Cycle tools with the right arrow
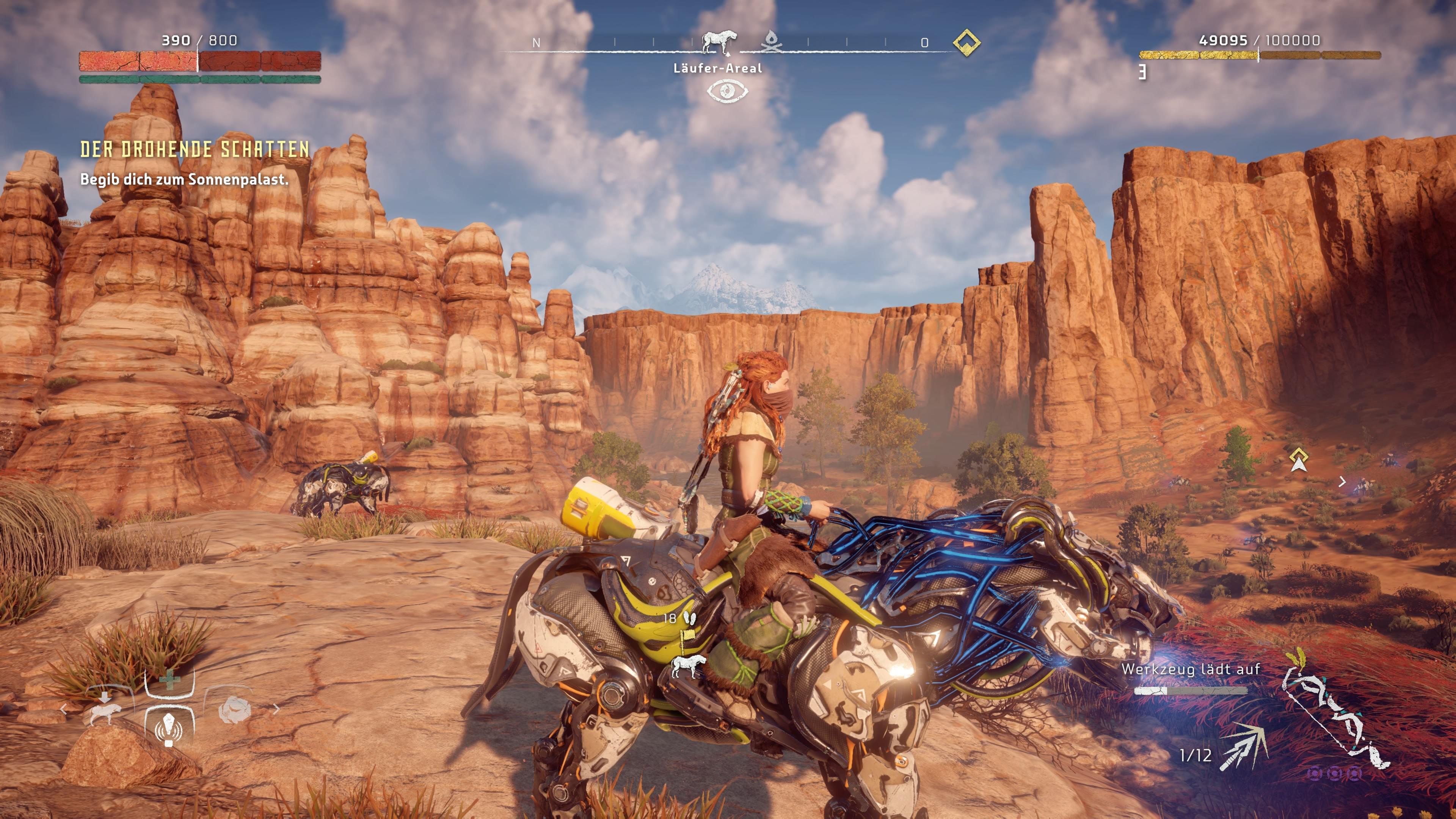The width and height of the screenshot is (1456, 819). [276, 709]
